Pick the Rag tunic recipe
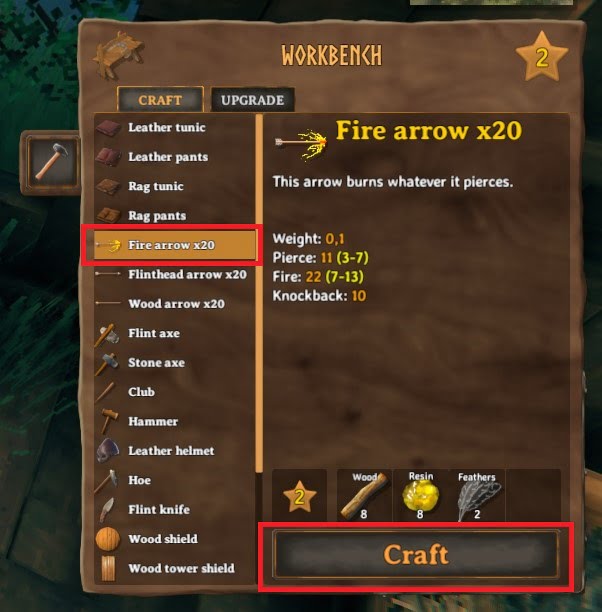 [x=157, y=186]
